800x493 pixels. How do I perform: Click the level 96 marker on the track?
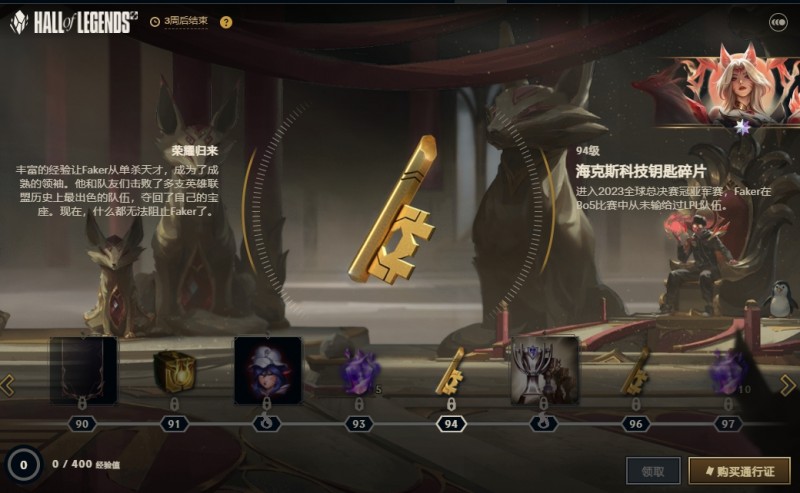click(x=635, y=424)
